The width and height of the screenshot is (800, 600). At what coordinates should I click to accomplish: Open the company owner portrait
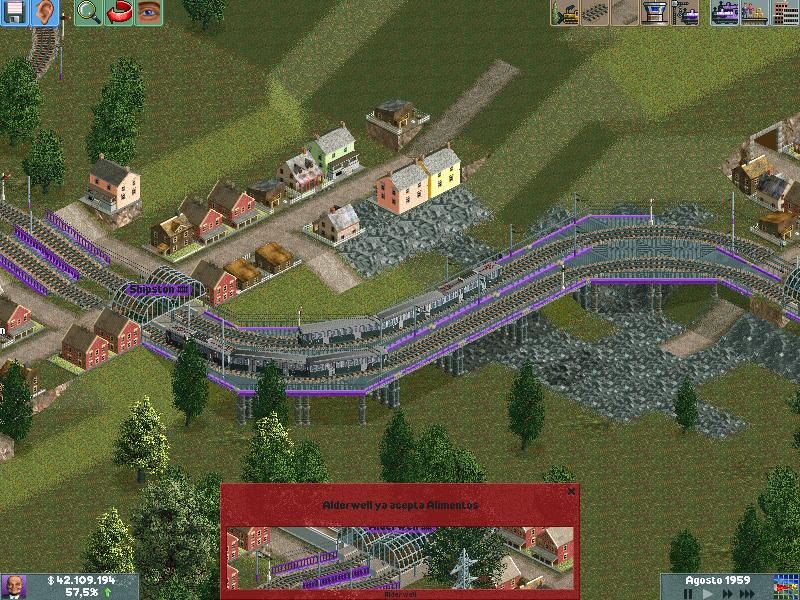tap(14, 586)
